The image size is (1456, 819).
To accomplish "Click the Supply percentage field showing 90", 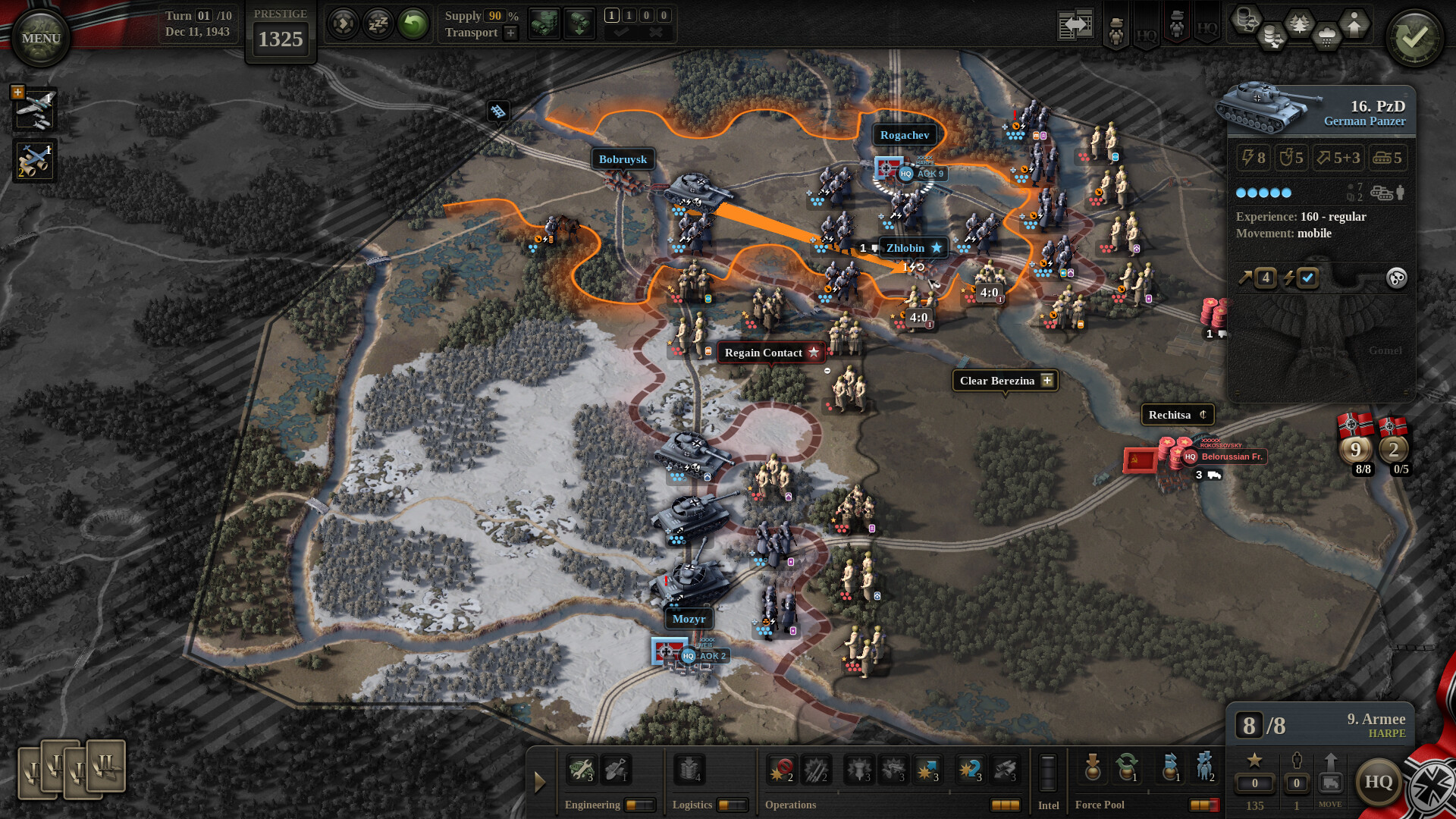I will coord(494,15).
